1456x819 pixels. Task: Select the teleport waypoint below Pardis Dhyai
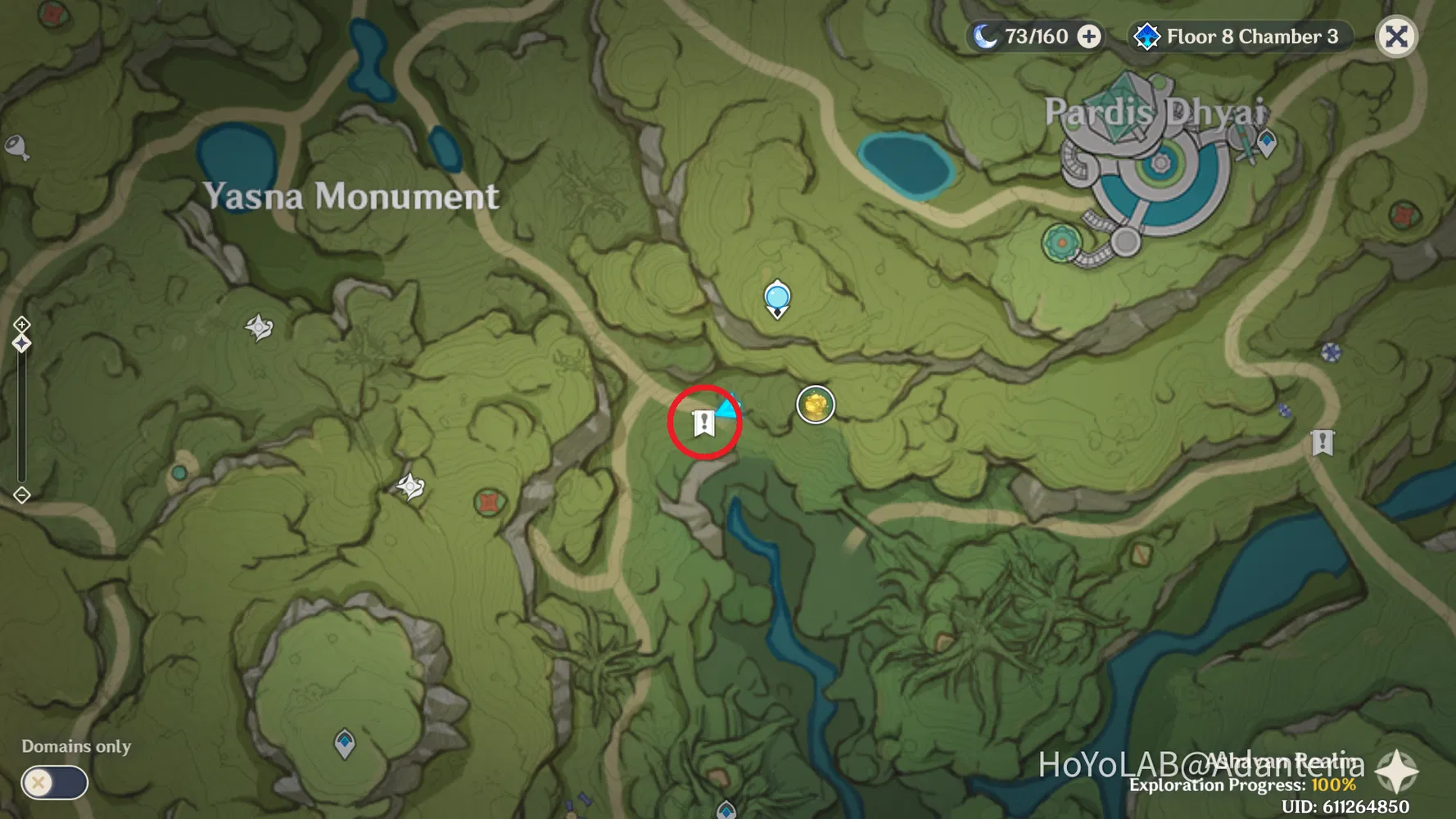(x=1267, y=141)
